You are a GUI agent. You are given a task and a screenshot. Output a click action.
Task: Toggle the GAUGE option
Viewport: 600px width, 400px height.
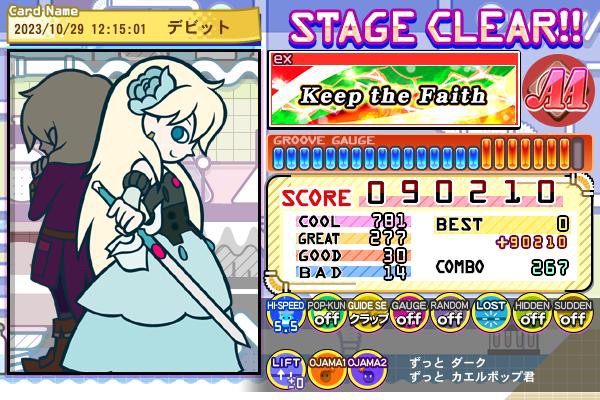click(x=407, y=316)
